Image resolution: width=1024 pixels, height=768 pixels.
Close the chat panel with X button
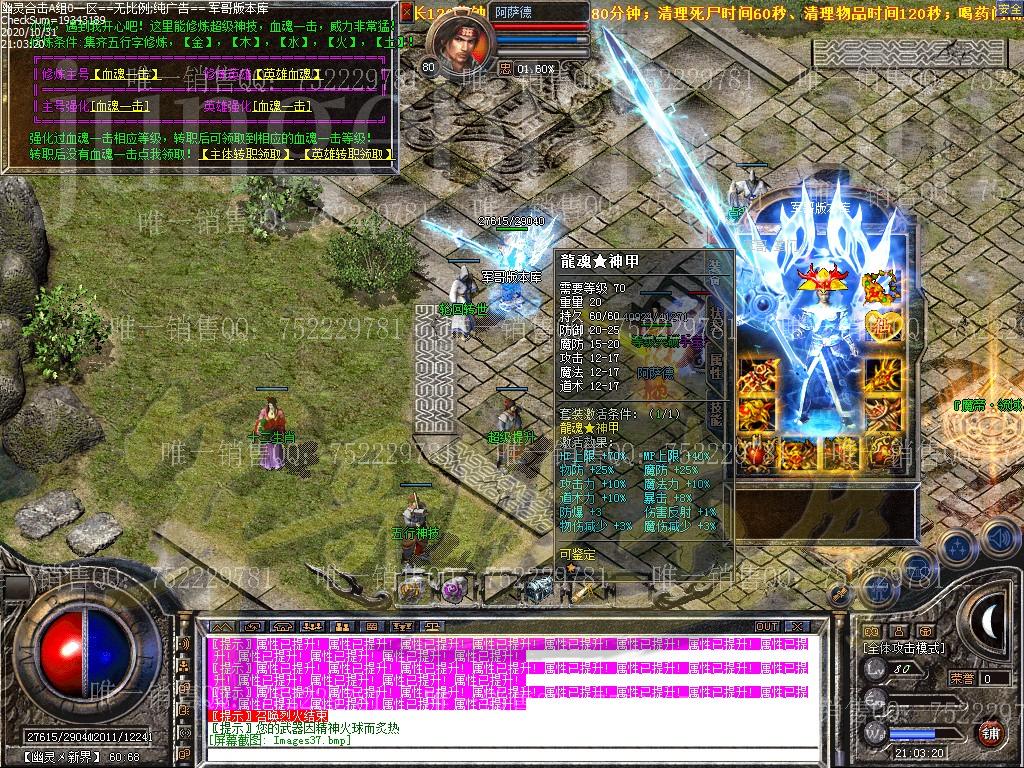pos(796,626)
